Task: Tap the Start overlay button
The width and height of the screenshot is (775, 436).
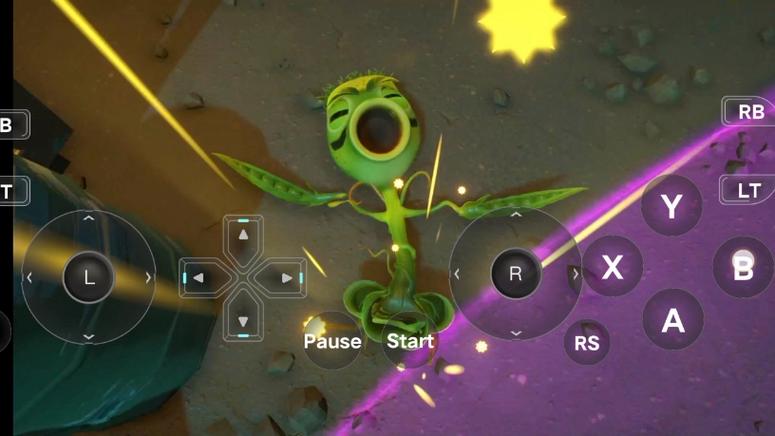Action: pos(410,341)
